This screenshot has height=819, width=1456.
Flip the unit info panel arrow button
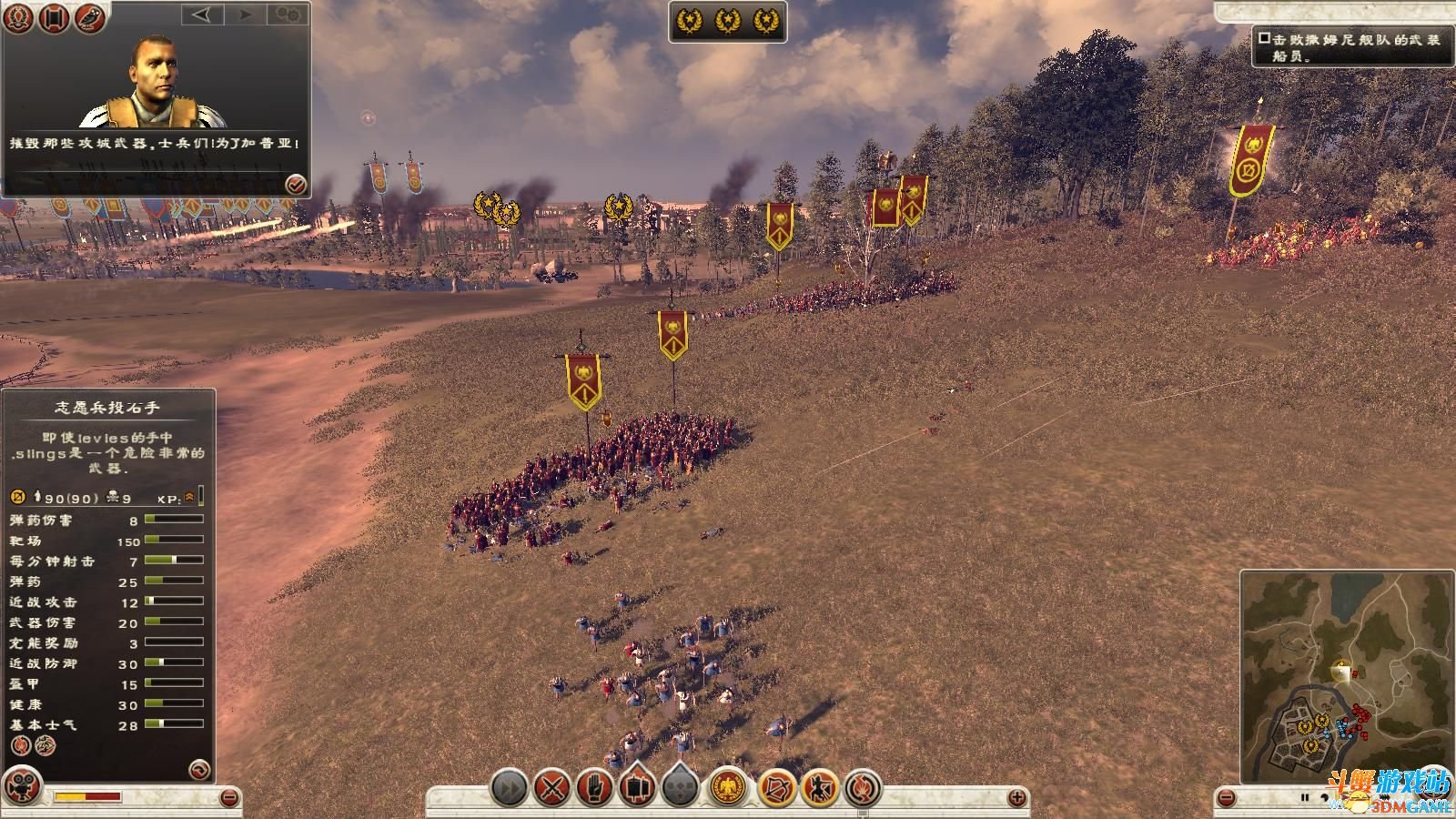coord(198,770)
